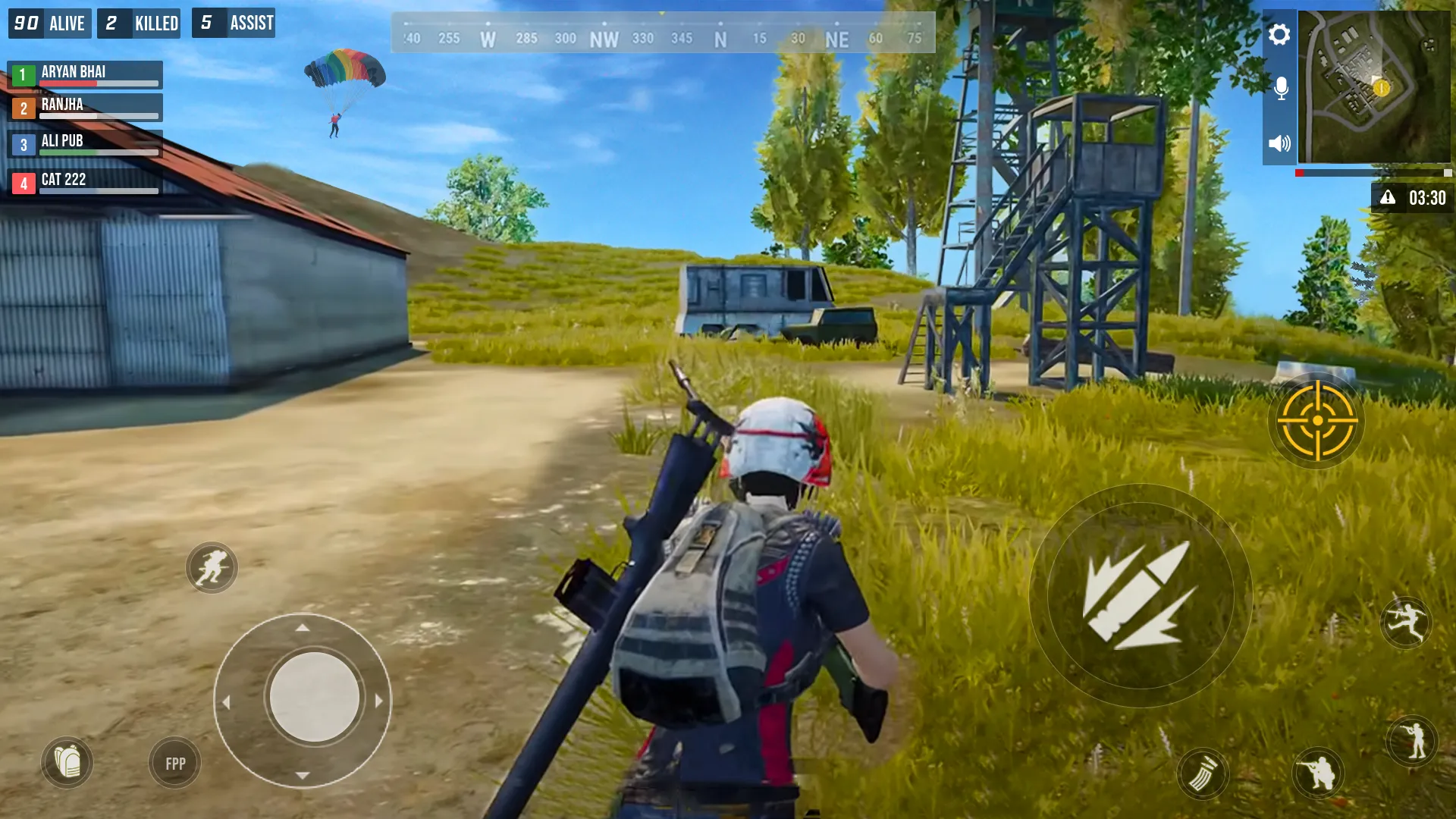Viewport: 1456px width, 819px height.
Task: Open teammate ARYAN BHAI's status entry
Action: tap(85, 74)
